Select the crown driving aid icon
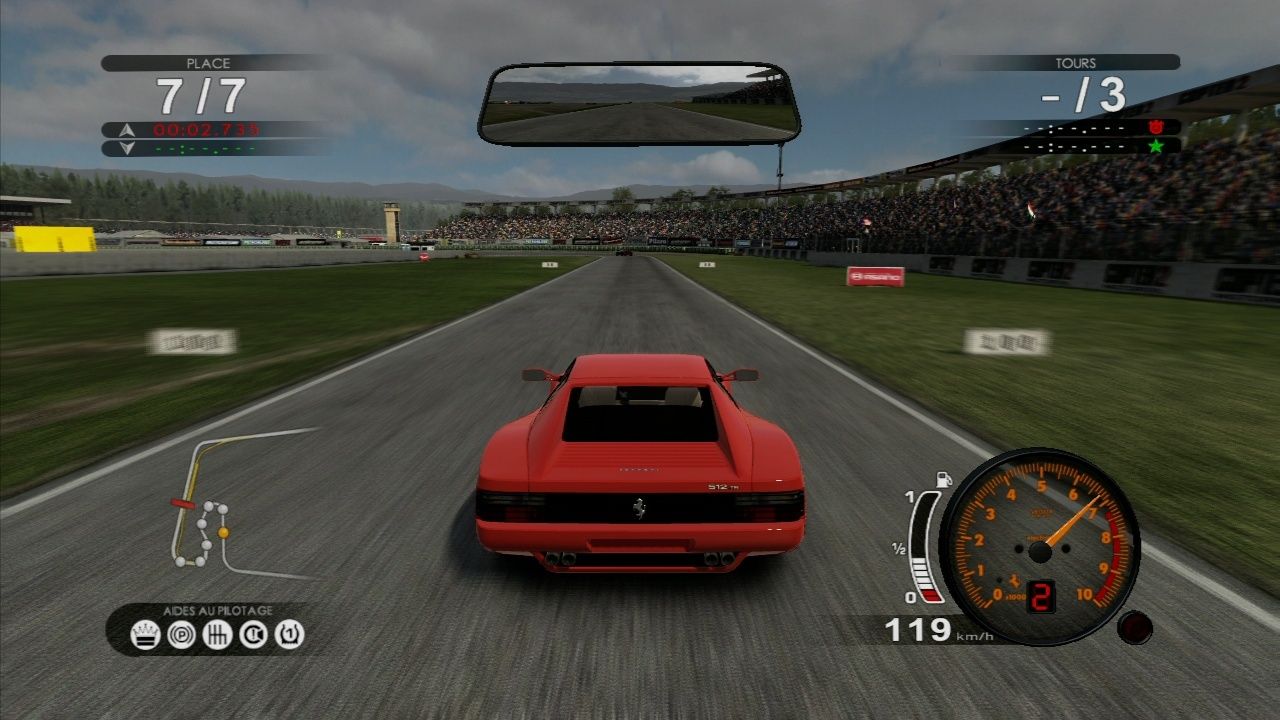The image size is (1280, 720). (x=145, y=633)
